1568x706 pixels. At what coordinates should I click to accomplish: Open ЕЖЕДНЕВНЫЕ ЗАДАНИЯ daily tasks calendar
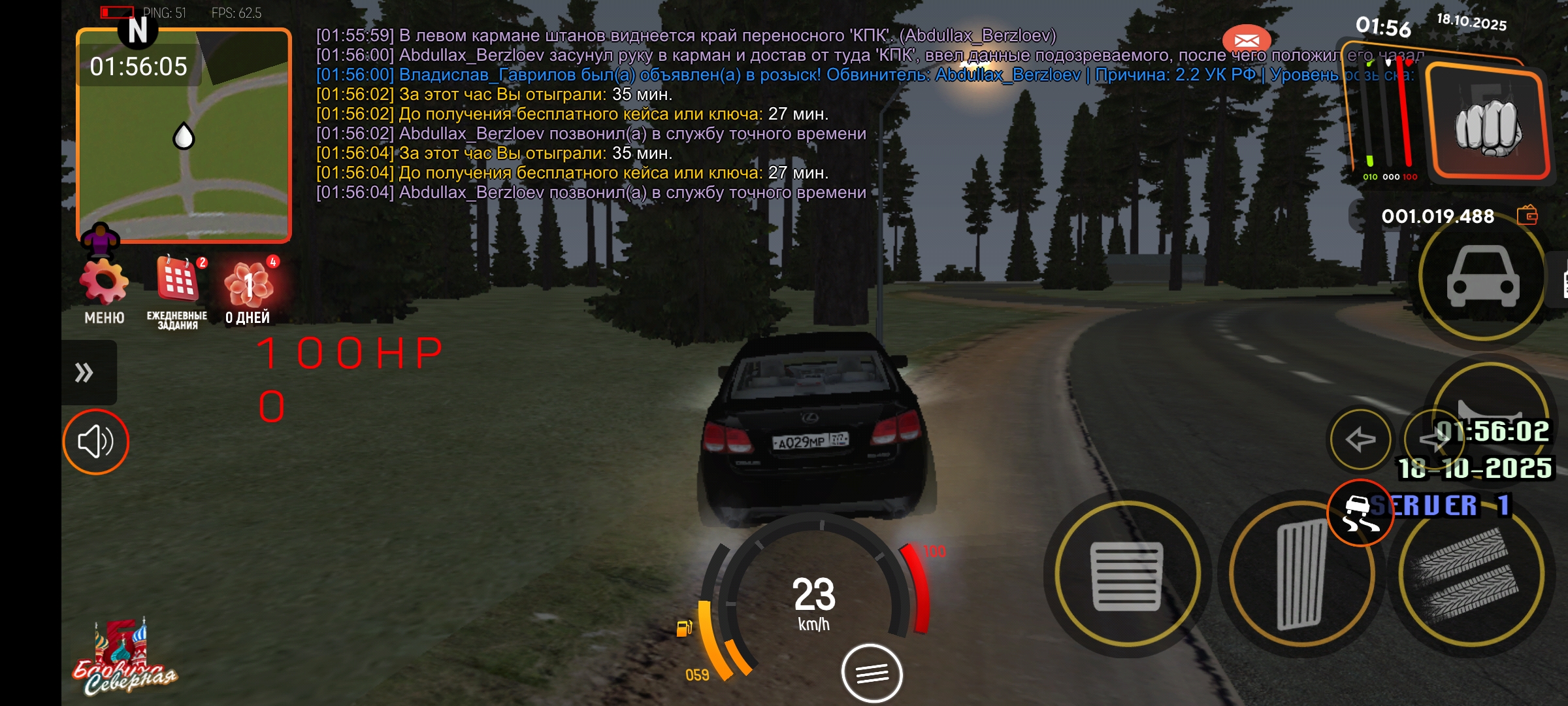pyautogui.click(x=178, y=280)
